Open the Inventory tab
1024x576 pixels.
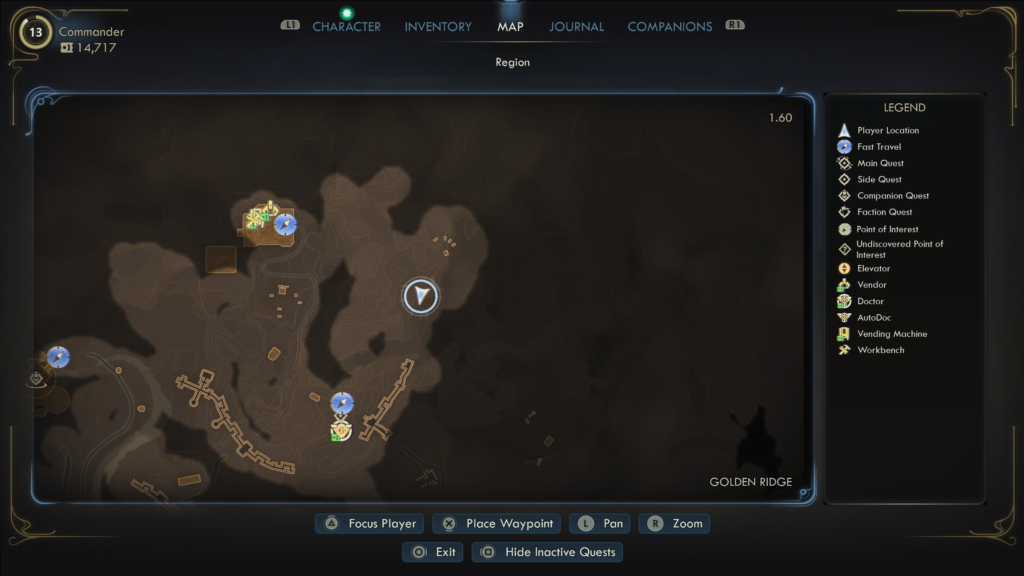tap(439, 27)
